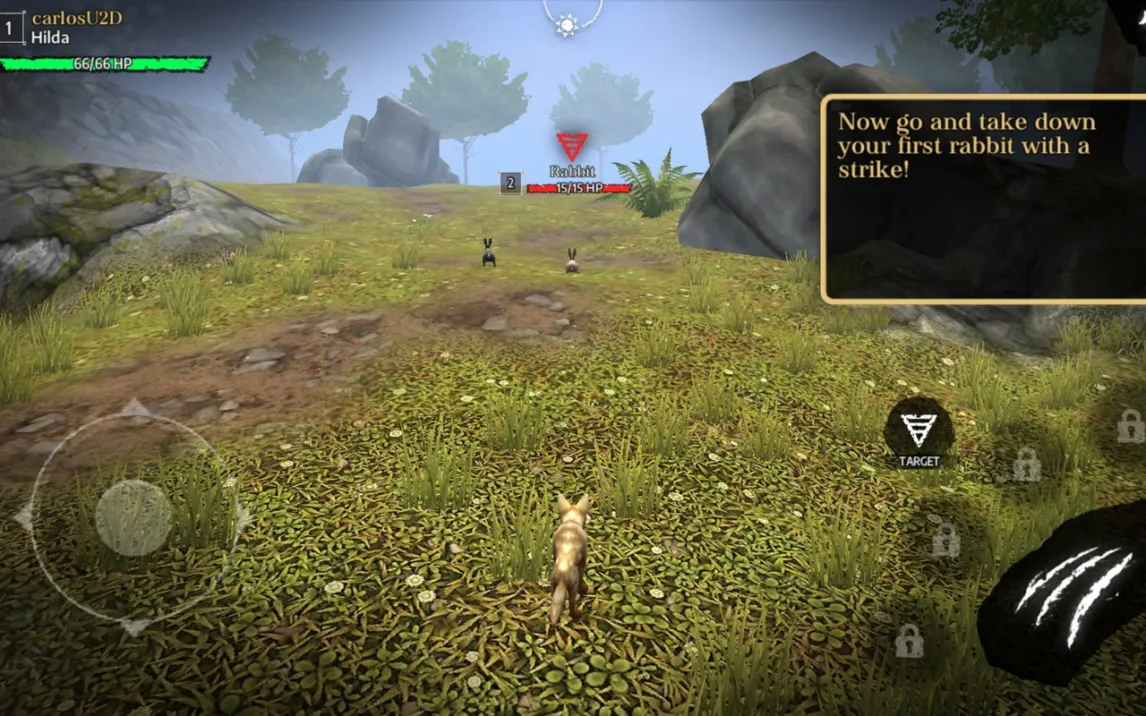Tap the sun icon at top center
This screenshot has width=1146, height=716.
click(568, 24)
